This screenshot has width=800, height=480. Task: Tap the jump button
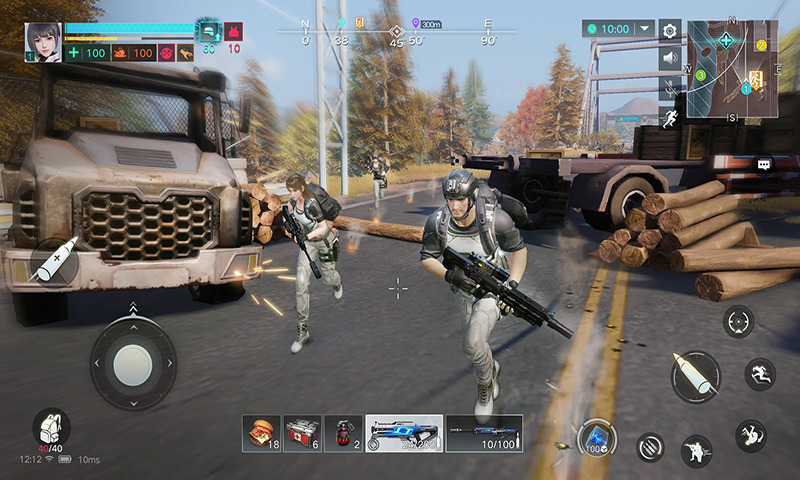[x=759, y=374]
